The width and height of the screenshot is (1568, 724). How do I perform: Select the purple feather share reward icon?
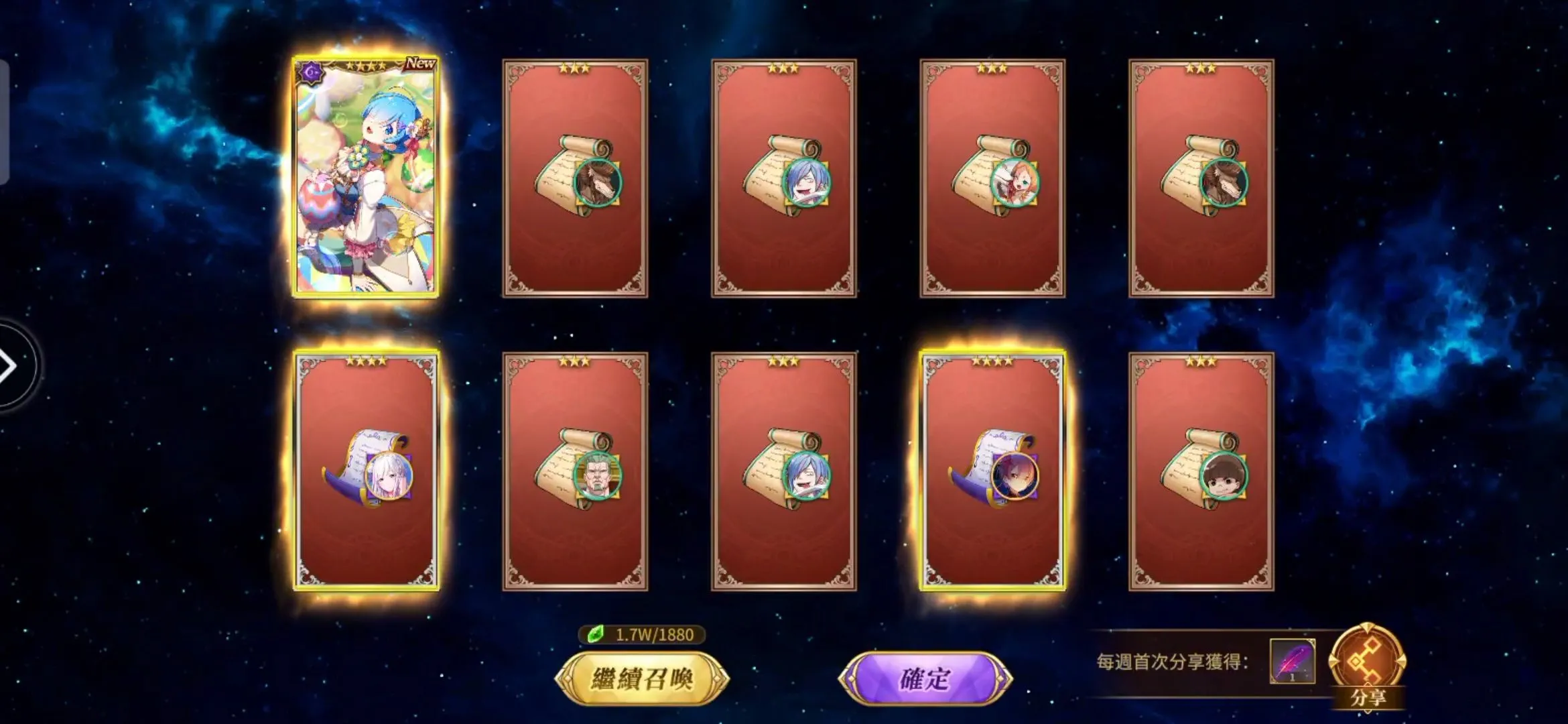(x=1292, y=661)
